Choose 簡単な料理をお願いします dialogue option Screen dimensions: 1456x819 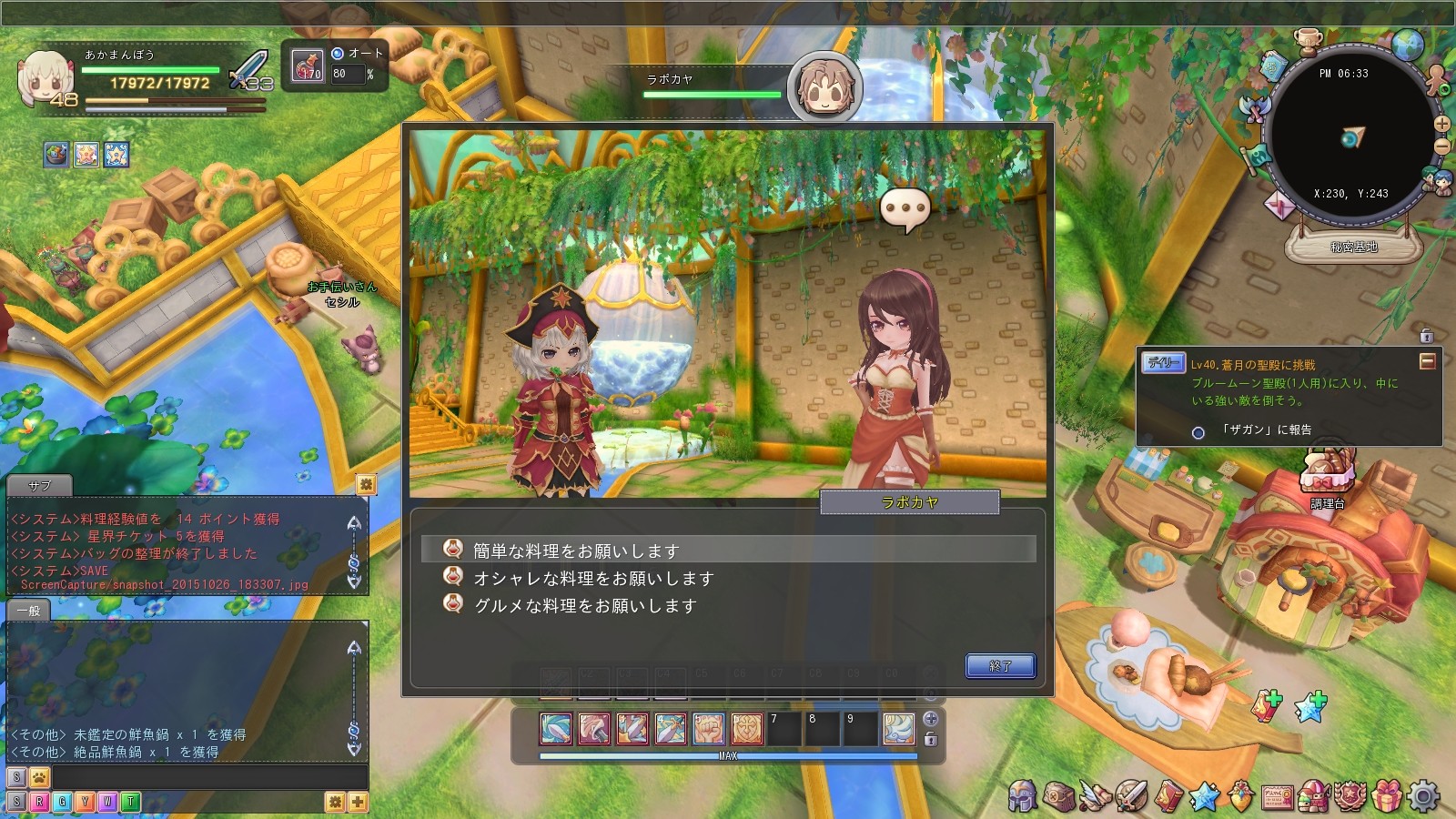pos(576,551)
